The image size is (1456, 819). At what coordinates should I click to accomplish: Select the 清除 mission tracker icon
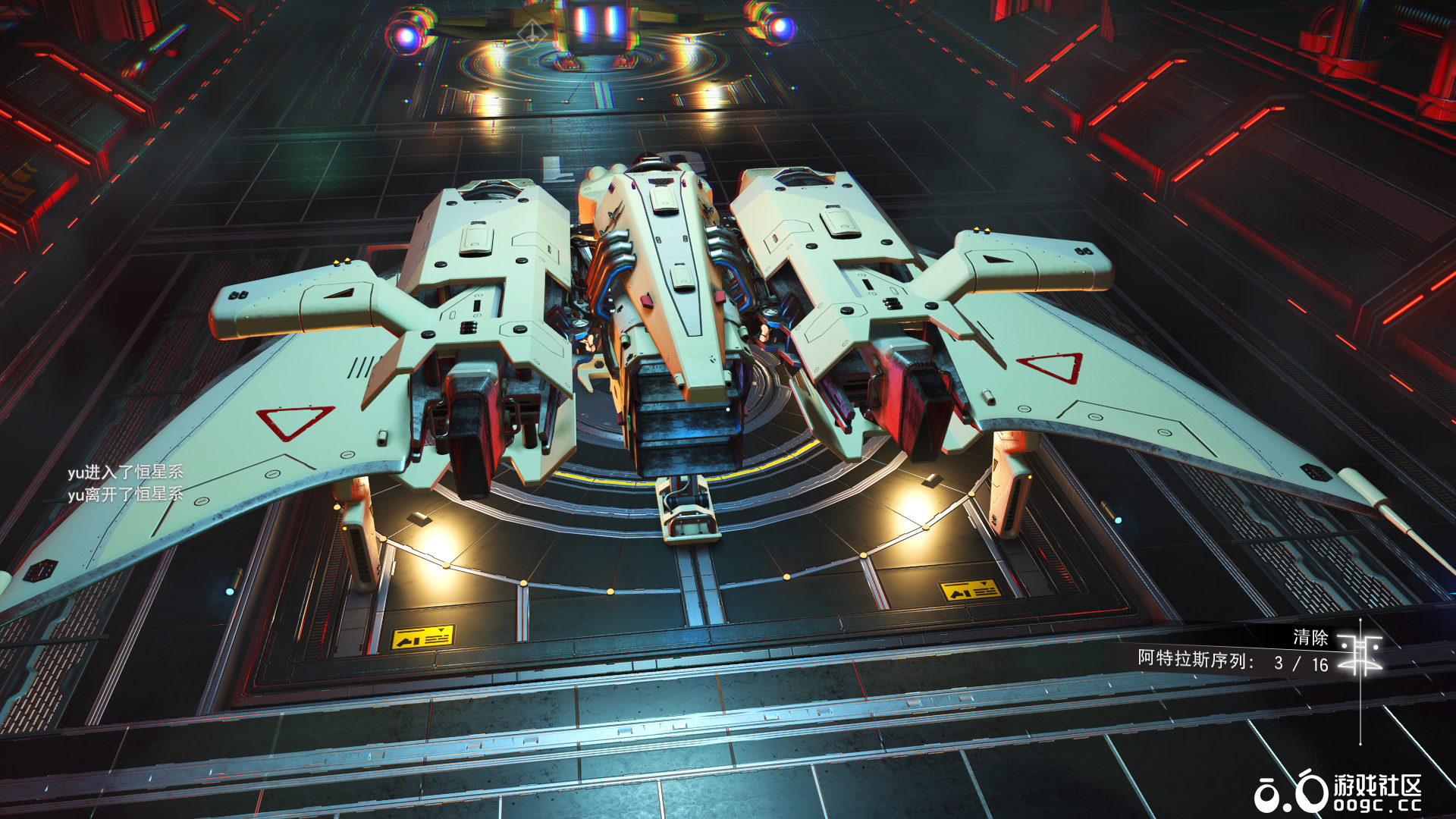pyautogui.click(x=1360, y=651)
